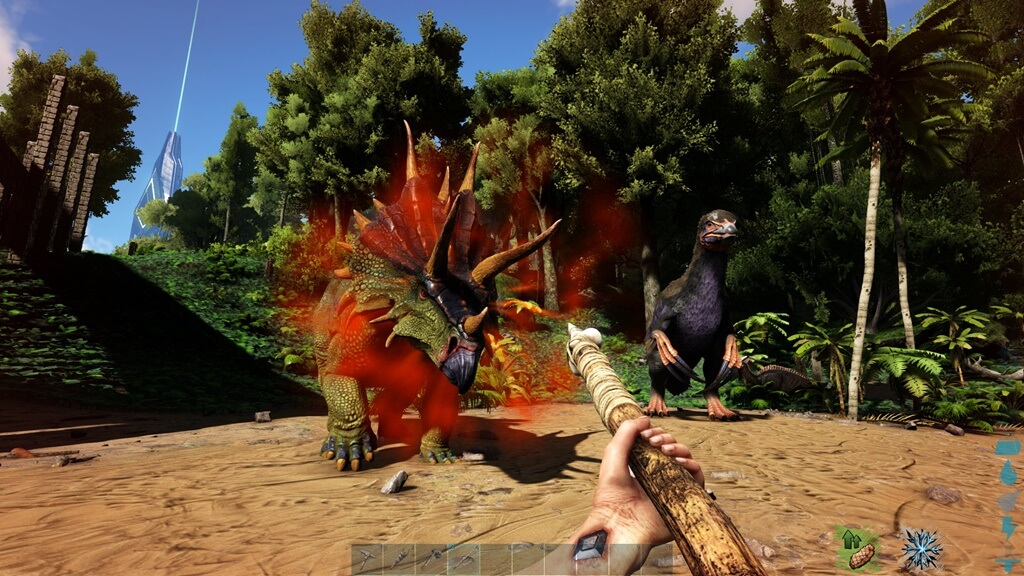This screenshot has width=1024, height=576.
Task: Select the hatchet hotbar slot
Action: (x=431, y=559)
